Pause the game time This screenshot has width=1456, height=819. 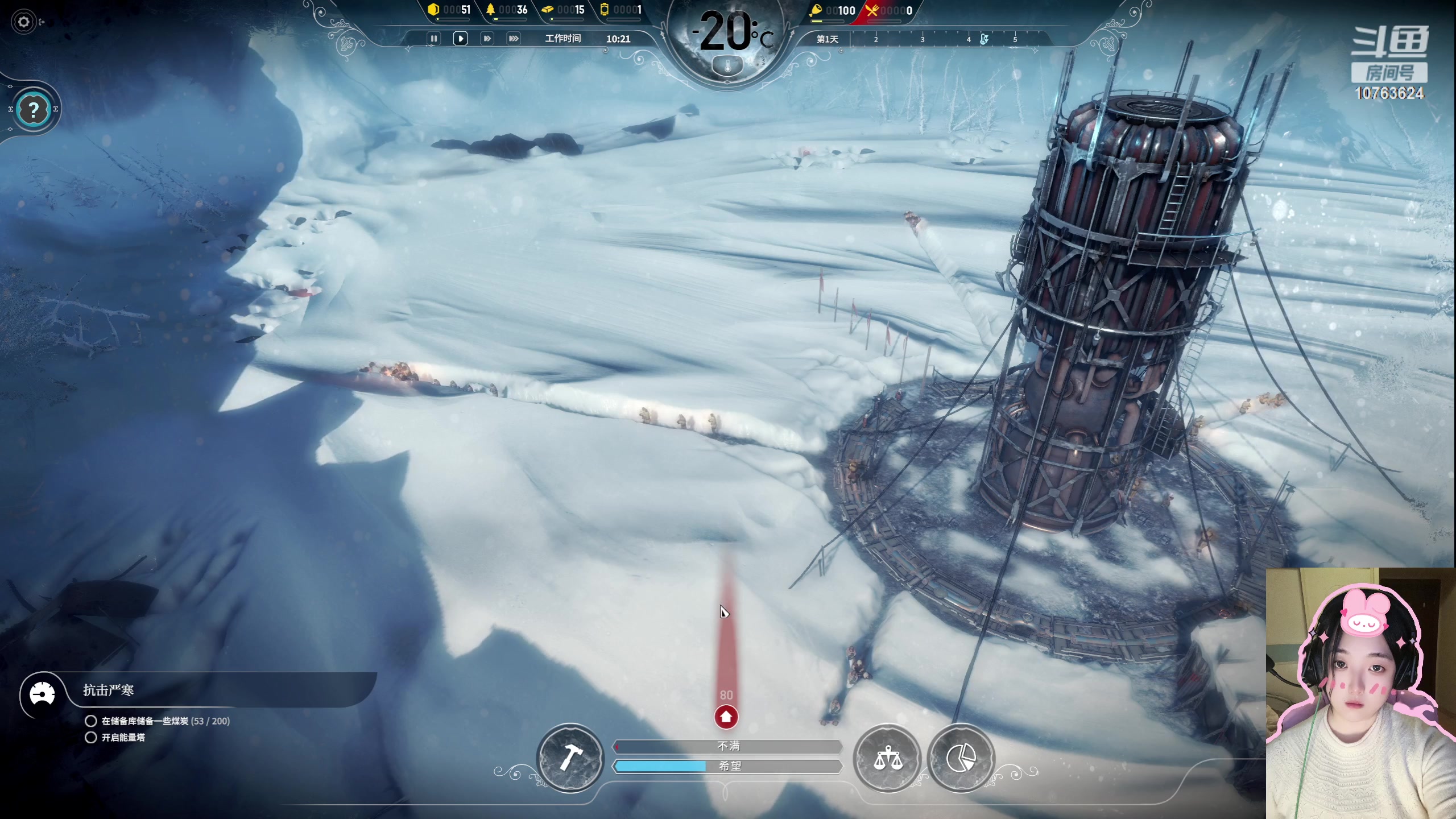(x=433, y=39)
